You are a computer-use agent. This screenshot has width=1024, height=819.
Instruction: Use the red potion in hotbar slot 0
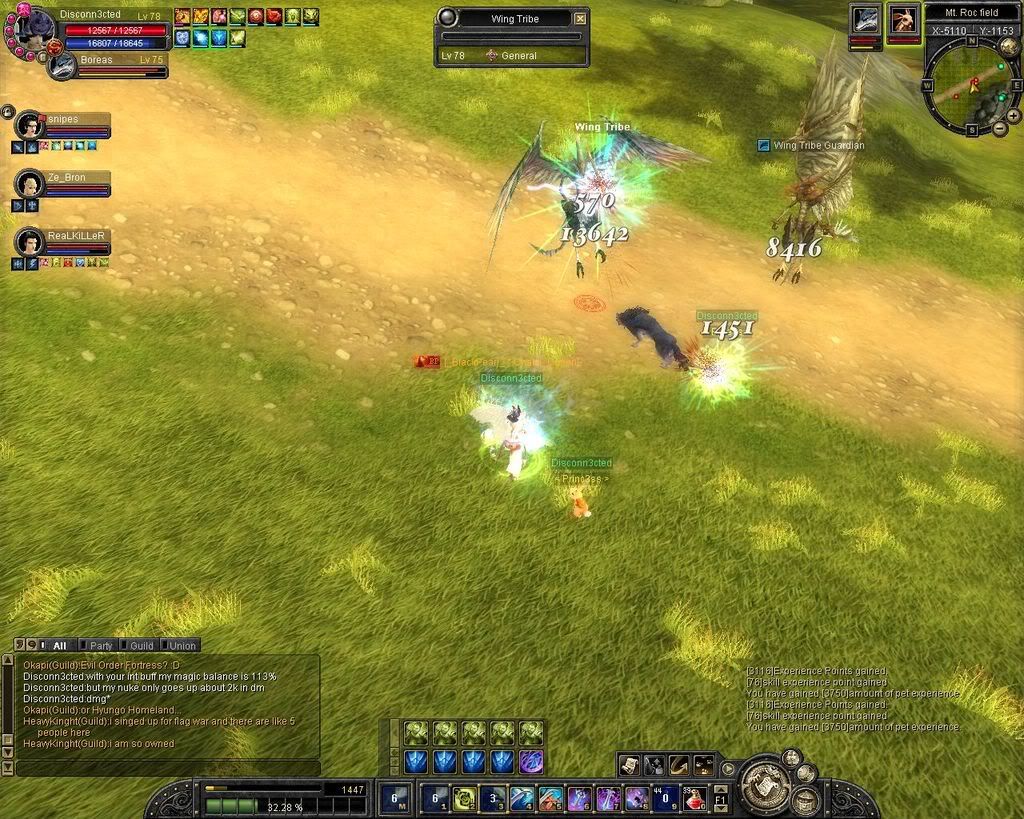tap(694, 798)
